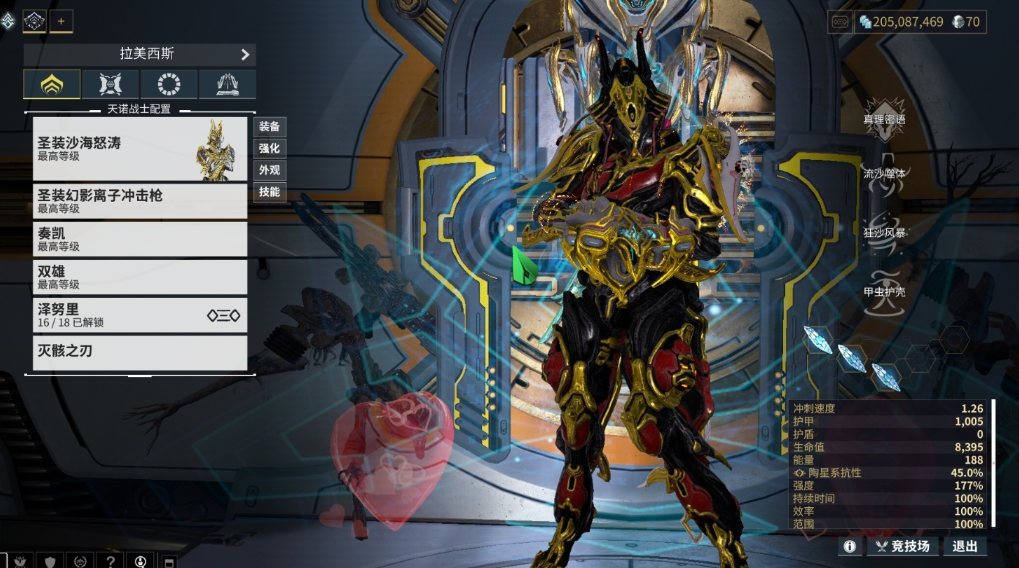The height and width of the screenshot is (568, 1019).
Task: Select the 奏凯 weapon slot
Action: [139, 239]
